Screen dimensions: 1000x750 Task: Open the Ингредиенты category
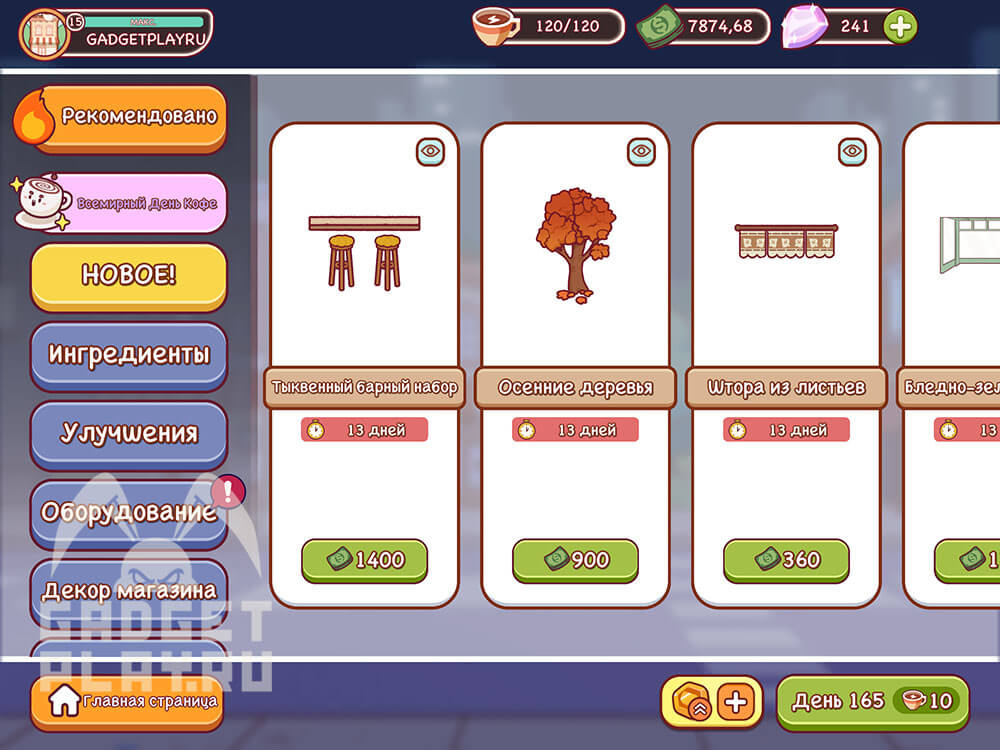128,354
